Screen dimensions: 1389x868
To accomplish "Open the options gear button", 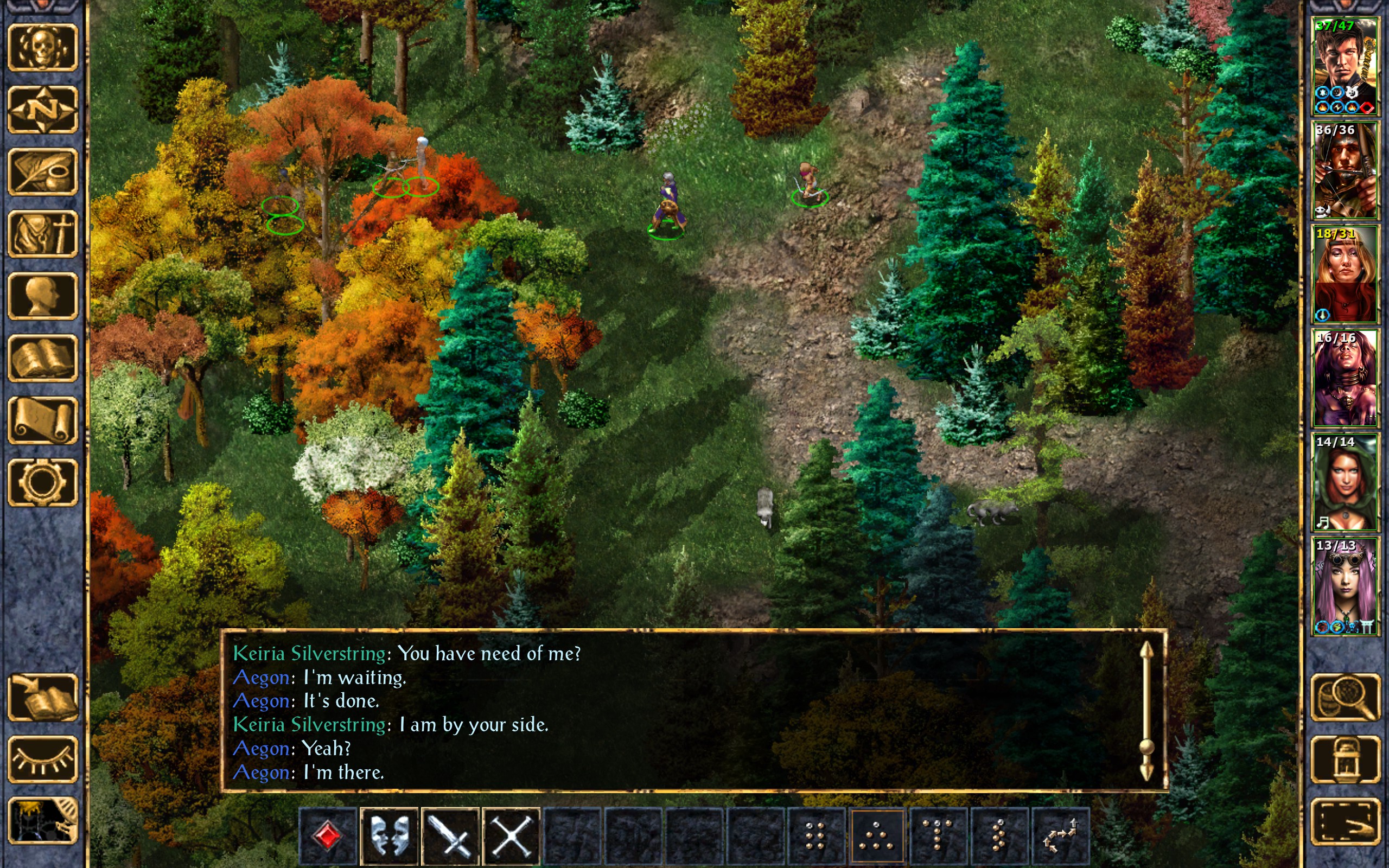I will point(42,482).
